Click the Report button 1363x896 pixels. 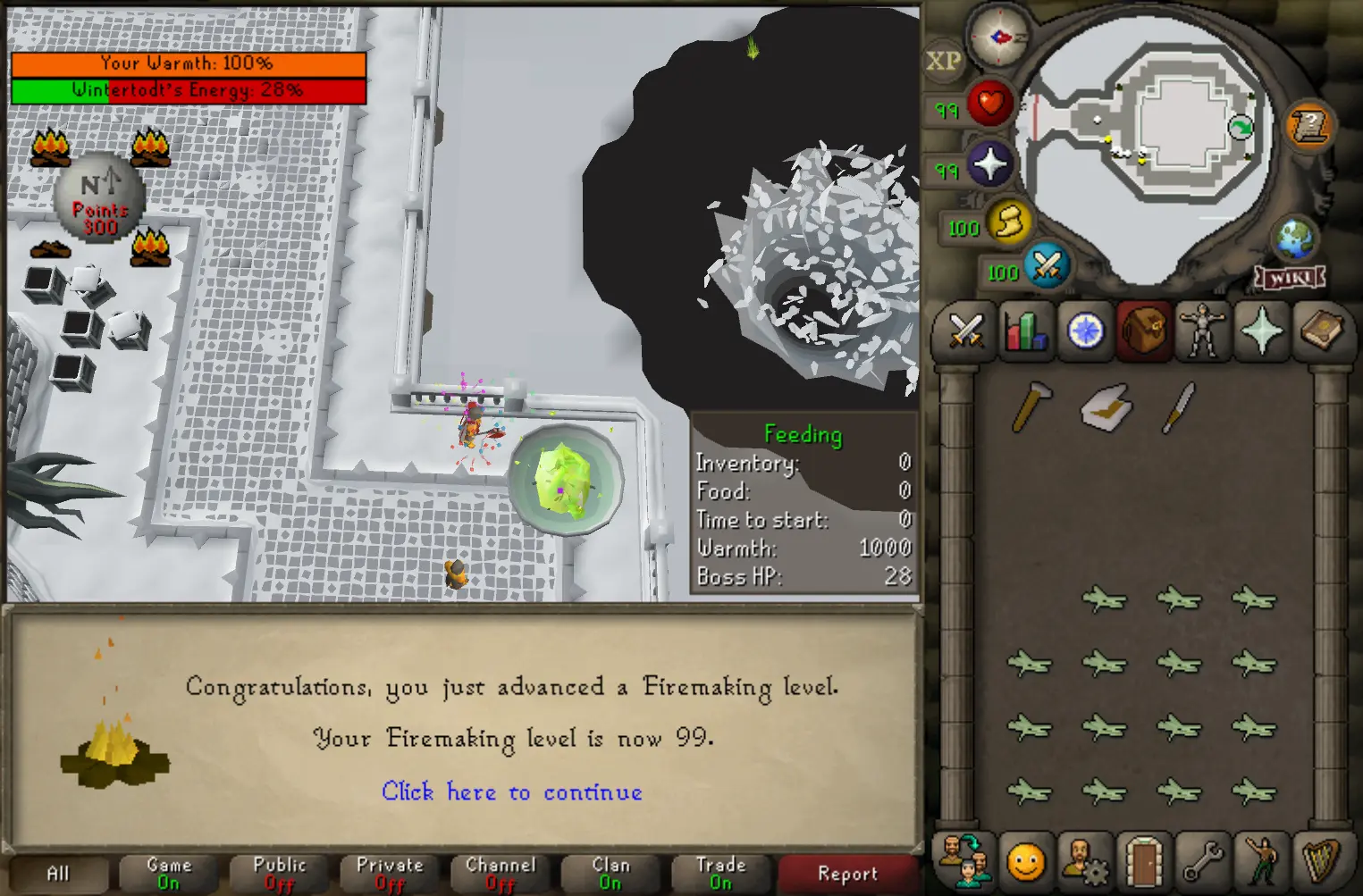(x=847, y=874)
